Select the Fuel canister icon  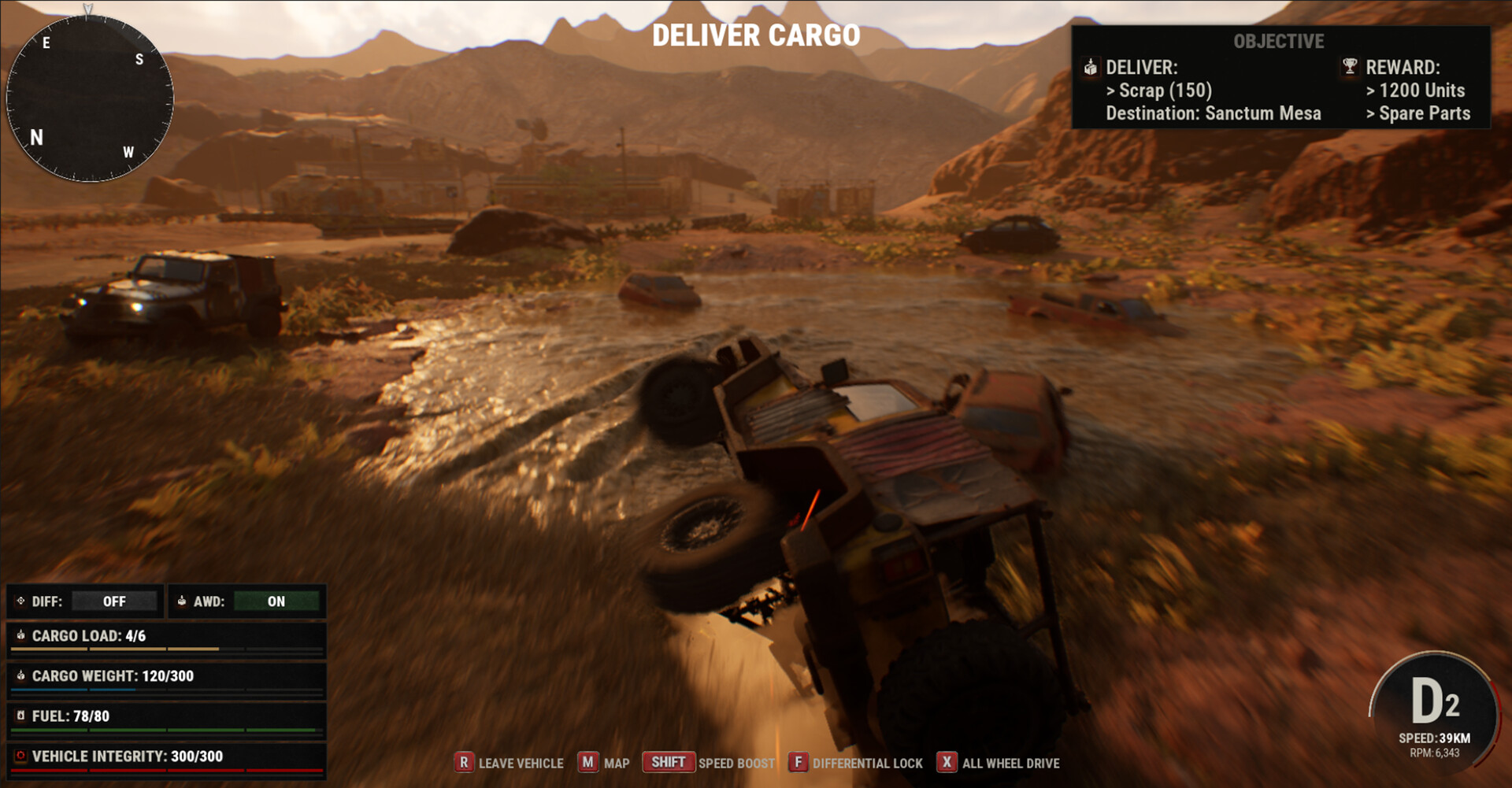click(22, 716)
